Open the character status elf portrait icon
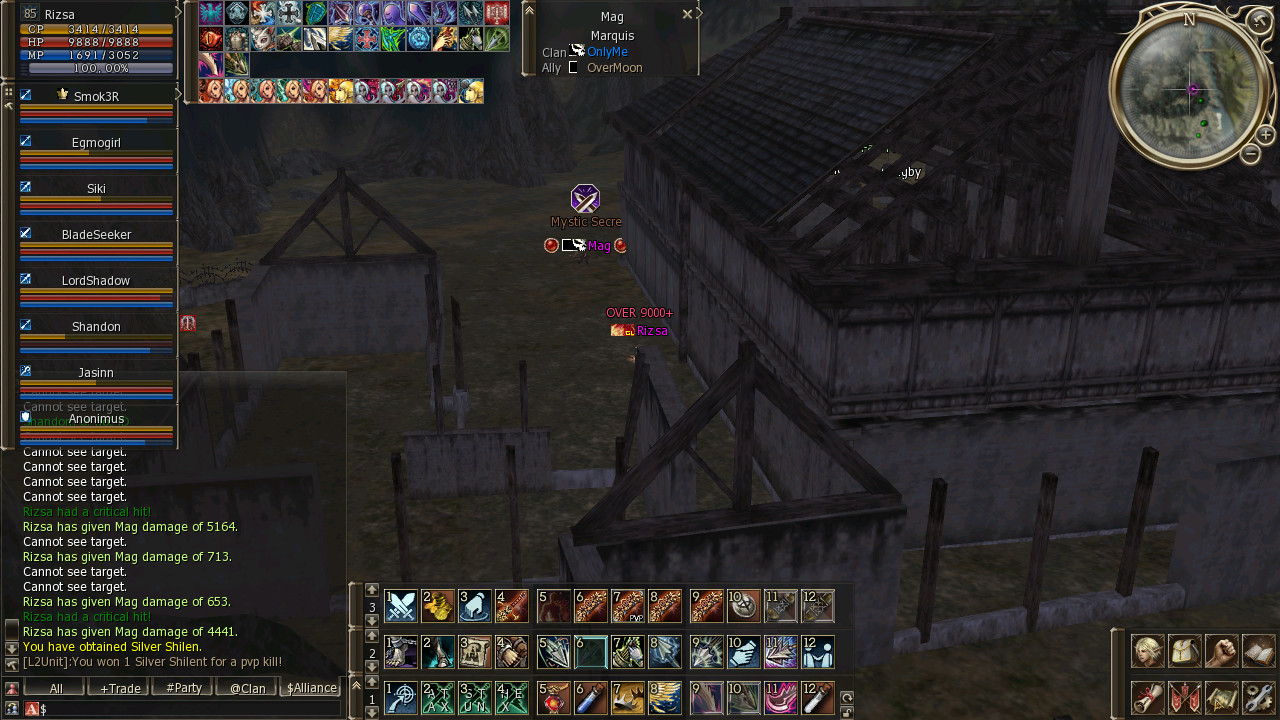This screenshot has height=720, width=1280. [x=1147, y=651]
